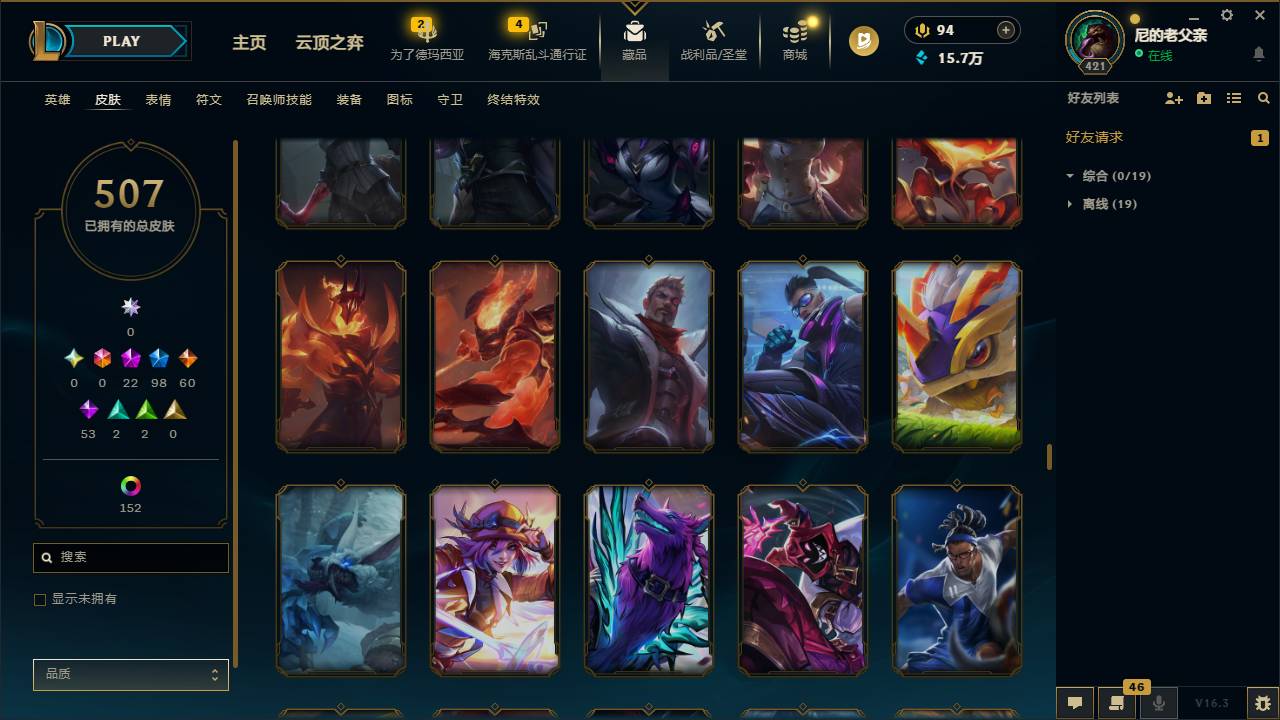
Task: Open the 品质 quality filter dropdown
Action: coord(130,674)
